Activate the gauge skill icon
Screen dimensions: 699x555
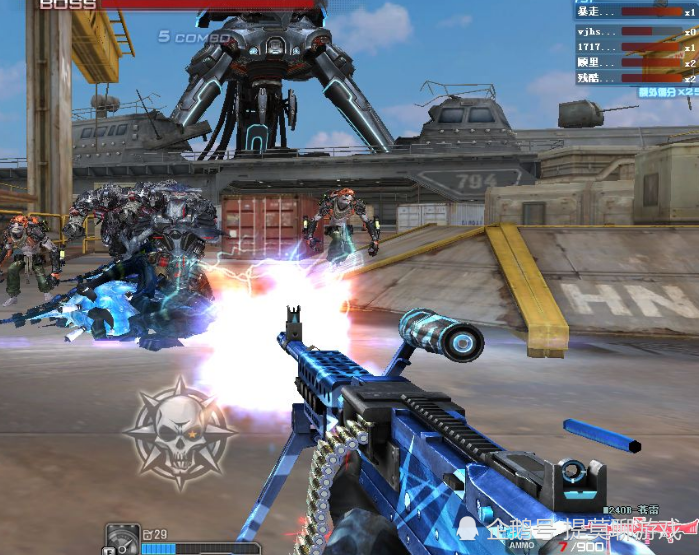(122, 540)
